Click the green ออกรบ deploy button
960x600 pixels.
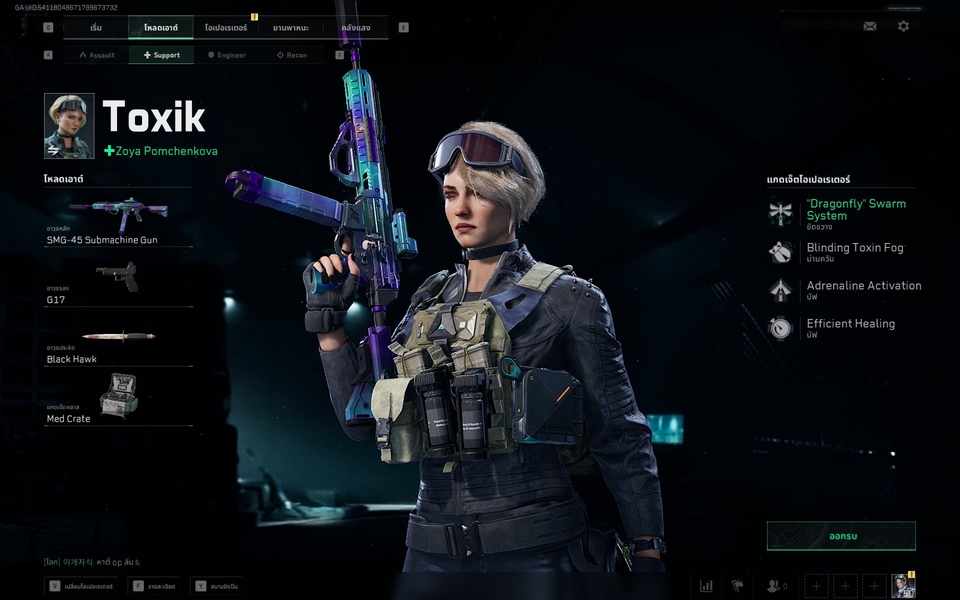pyautogui.click(x=841, y=535)
